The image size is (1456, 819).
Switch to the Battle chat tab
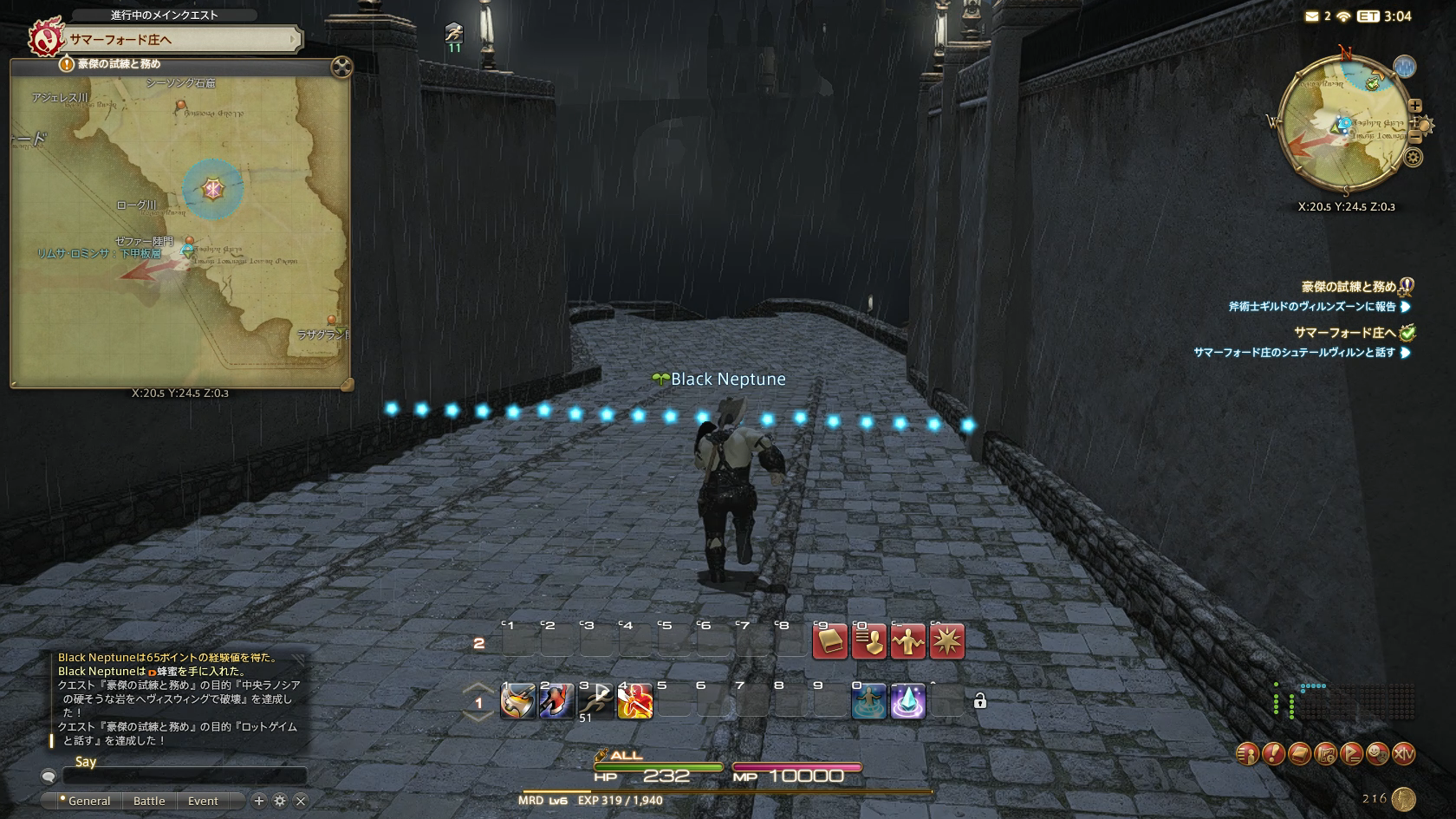click(149, 801)
